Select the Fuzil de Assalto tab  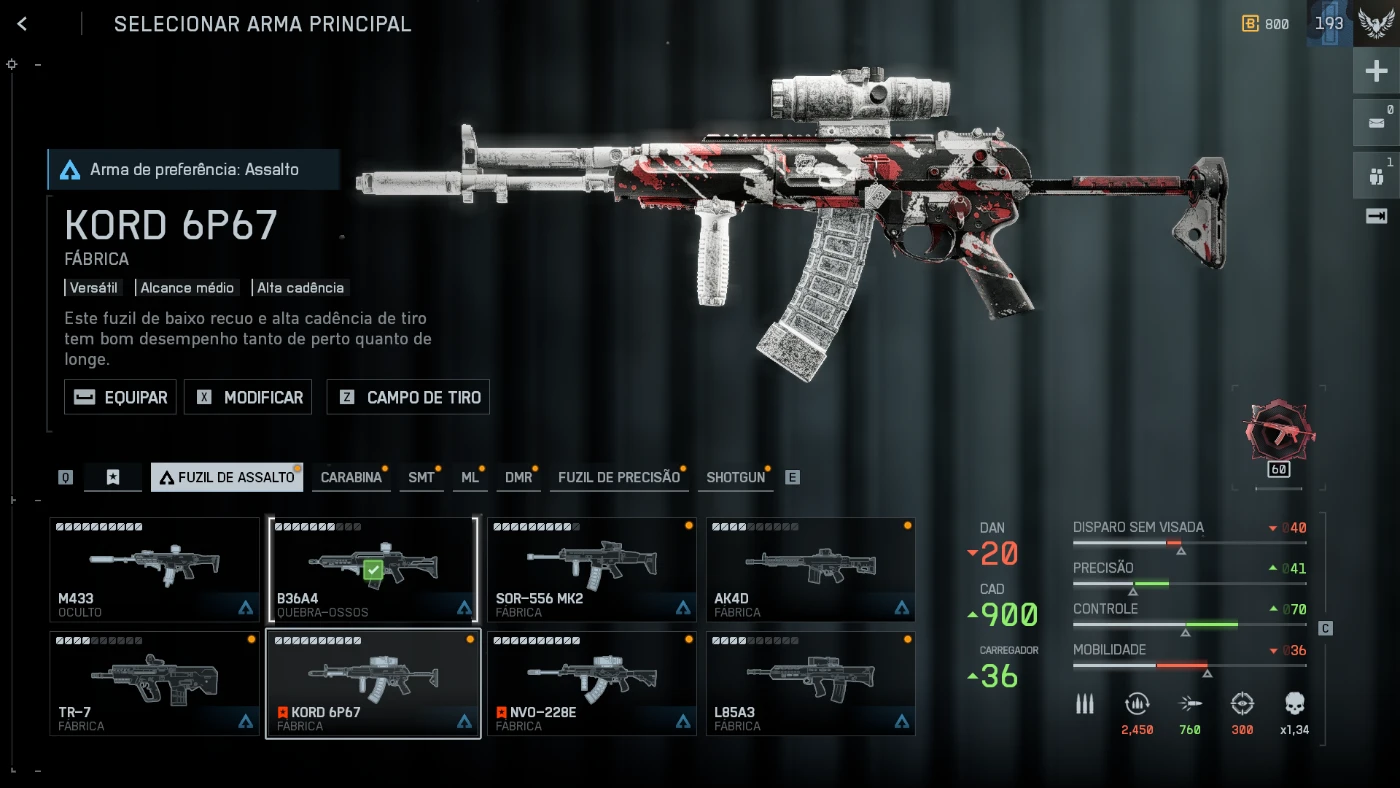227,477
